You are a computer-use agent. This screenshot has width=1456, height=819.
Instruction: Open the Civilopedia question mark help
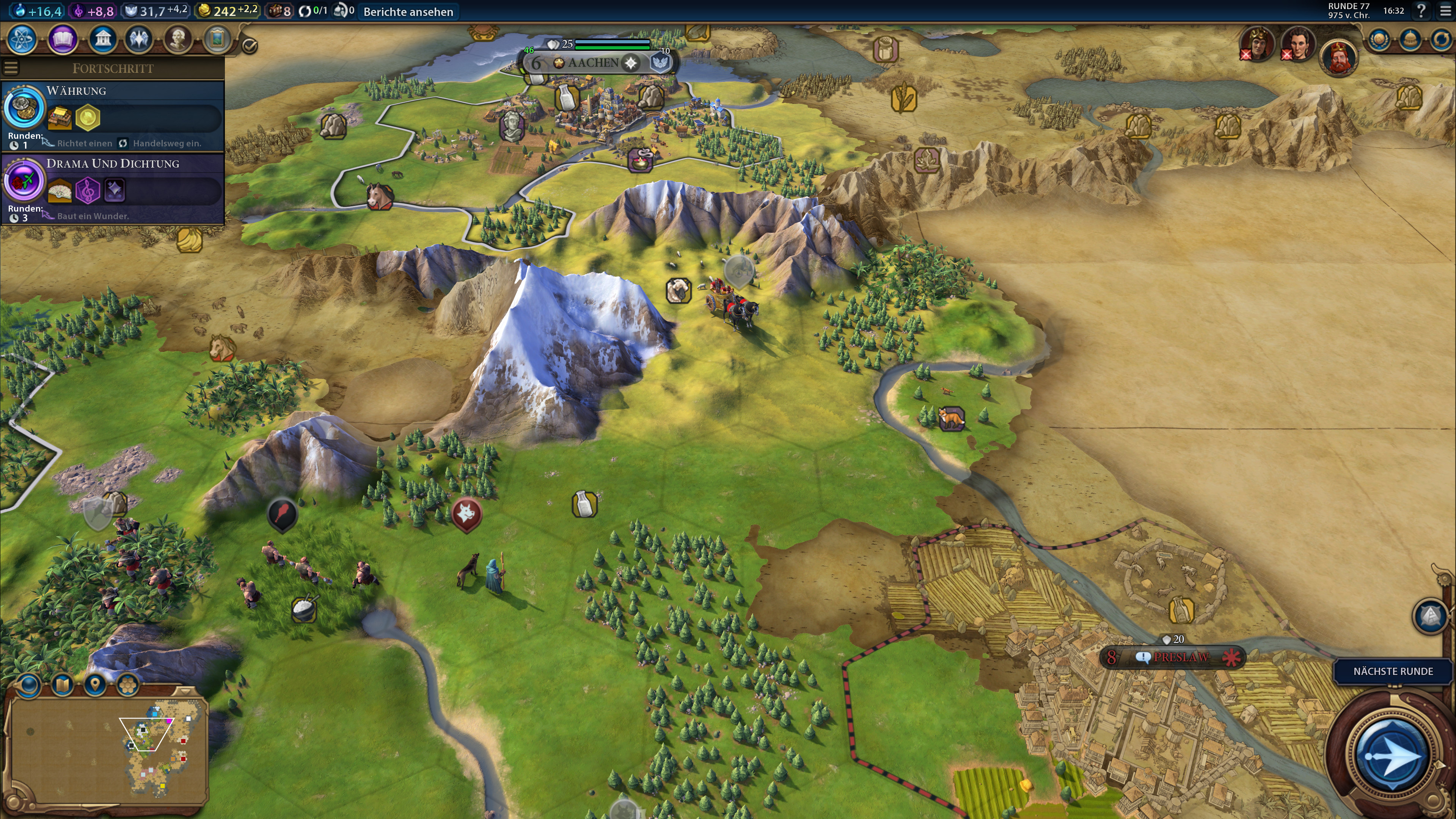click(1421, 10)
